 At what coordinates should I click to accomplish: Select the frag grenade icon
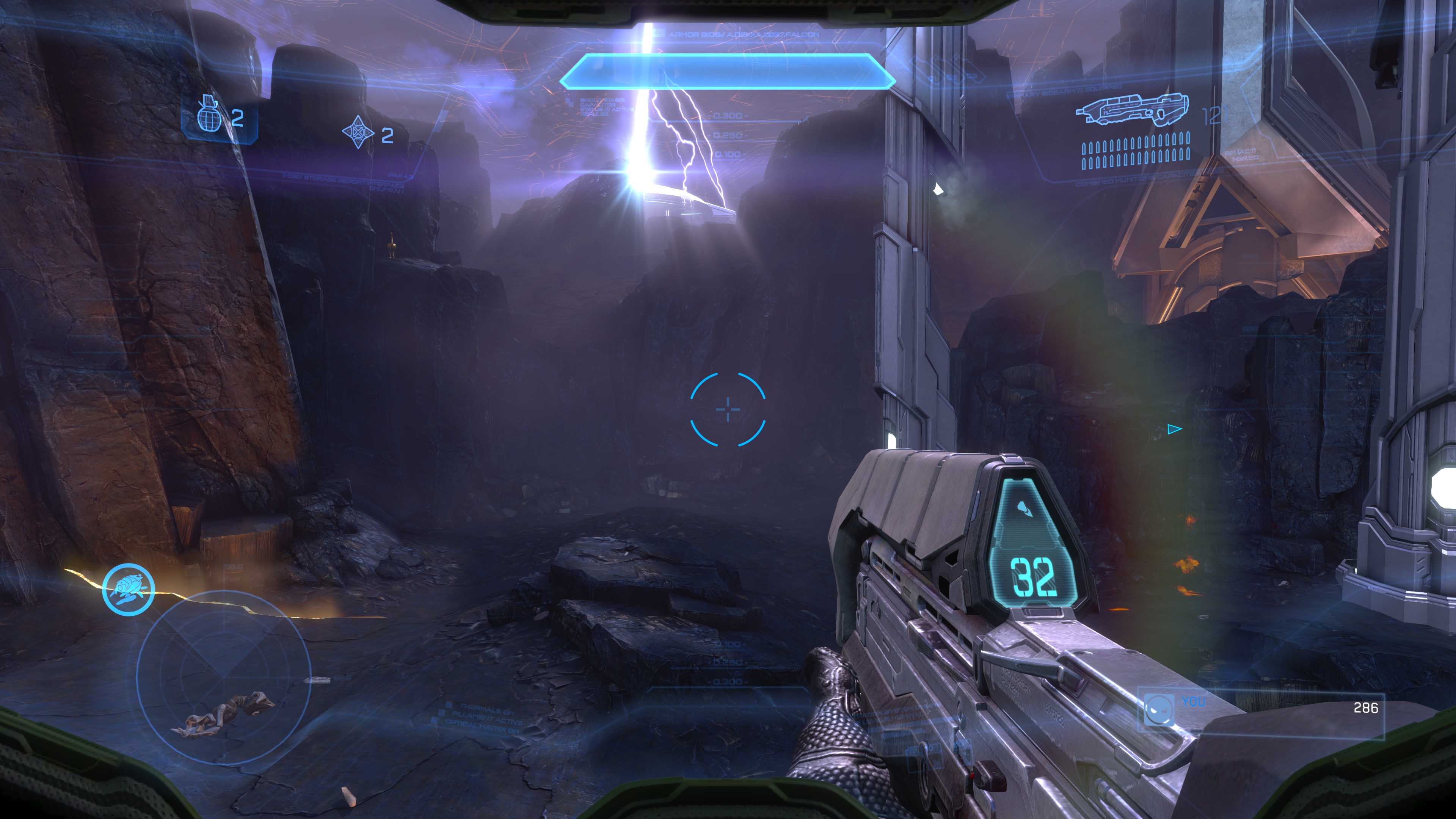tap(208, 114)
